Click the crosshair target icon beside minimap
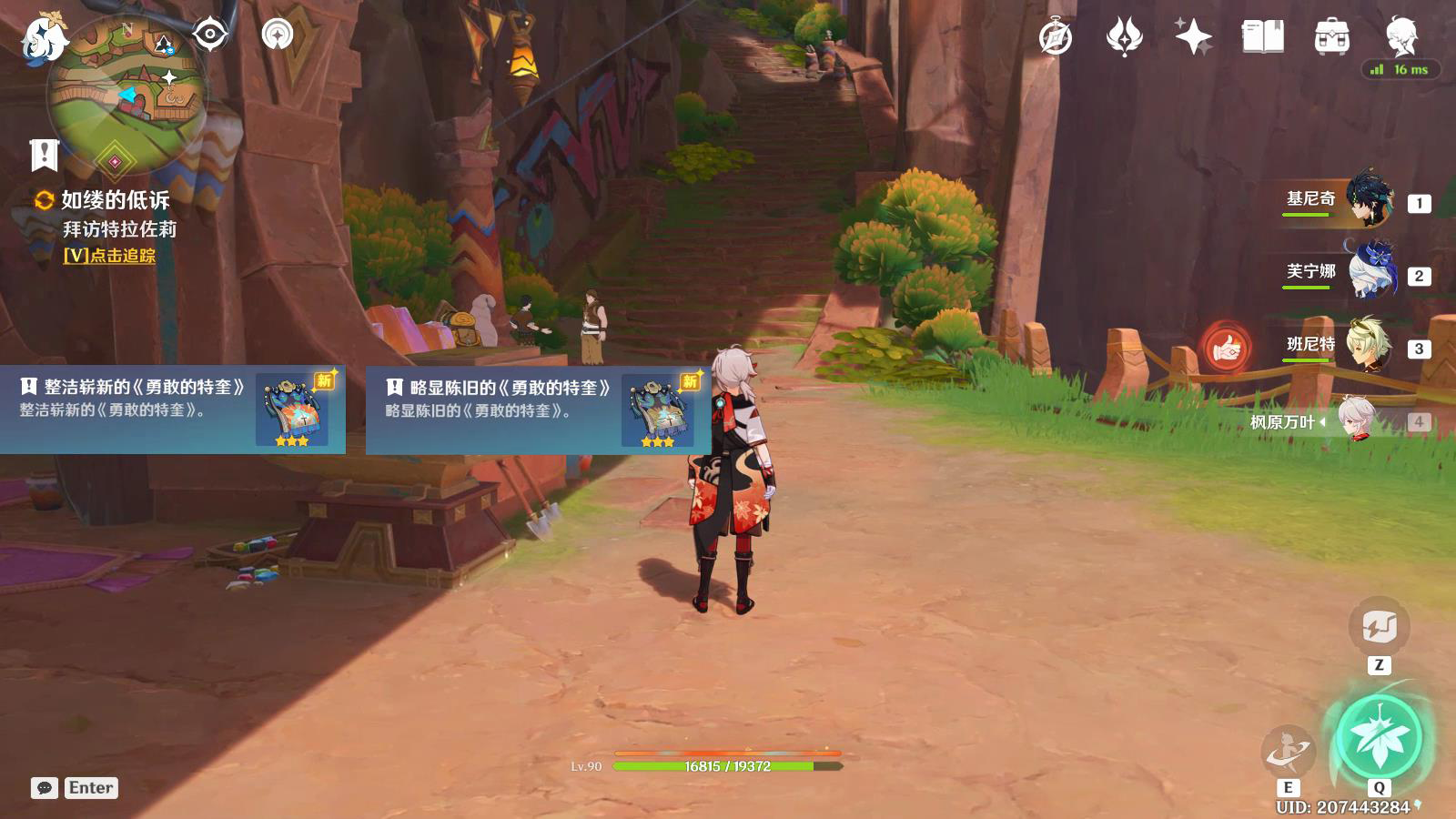 coord(210,35)
